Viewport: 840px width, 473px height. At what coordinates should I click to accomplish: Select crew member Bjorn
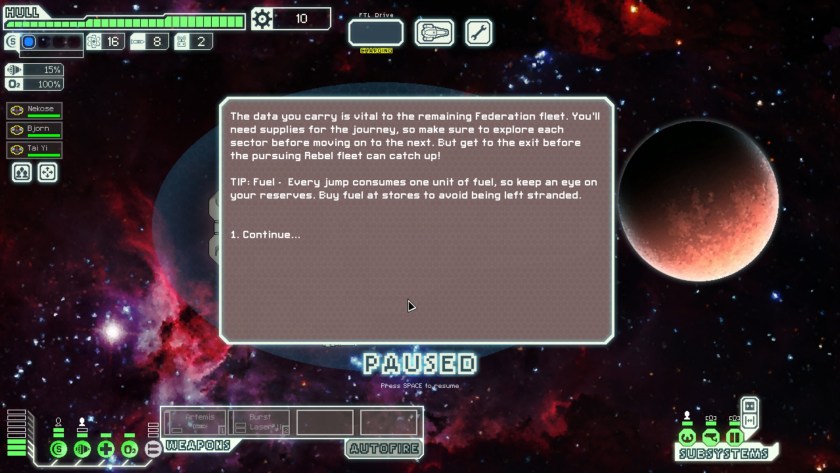(34, 130)
